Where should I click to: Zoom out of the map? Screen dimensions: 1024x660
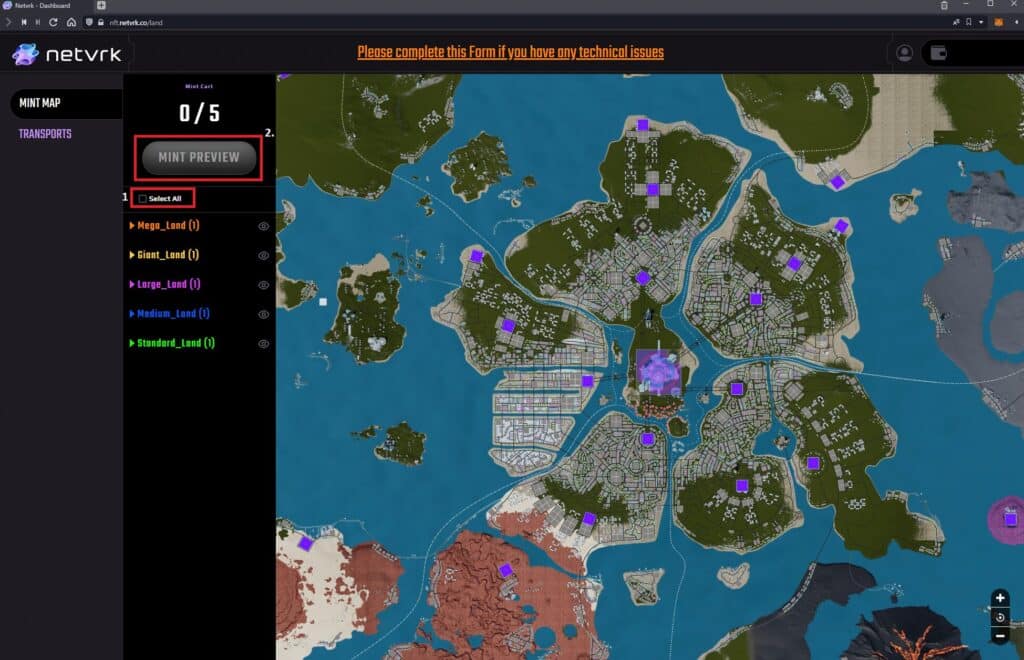coord(1000,636)
